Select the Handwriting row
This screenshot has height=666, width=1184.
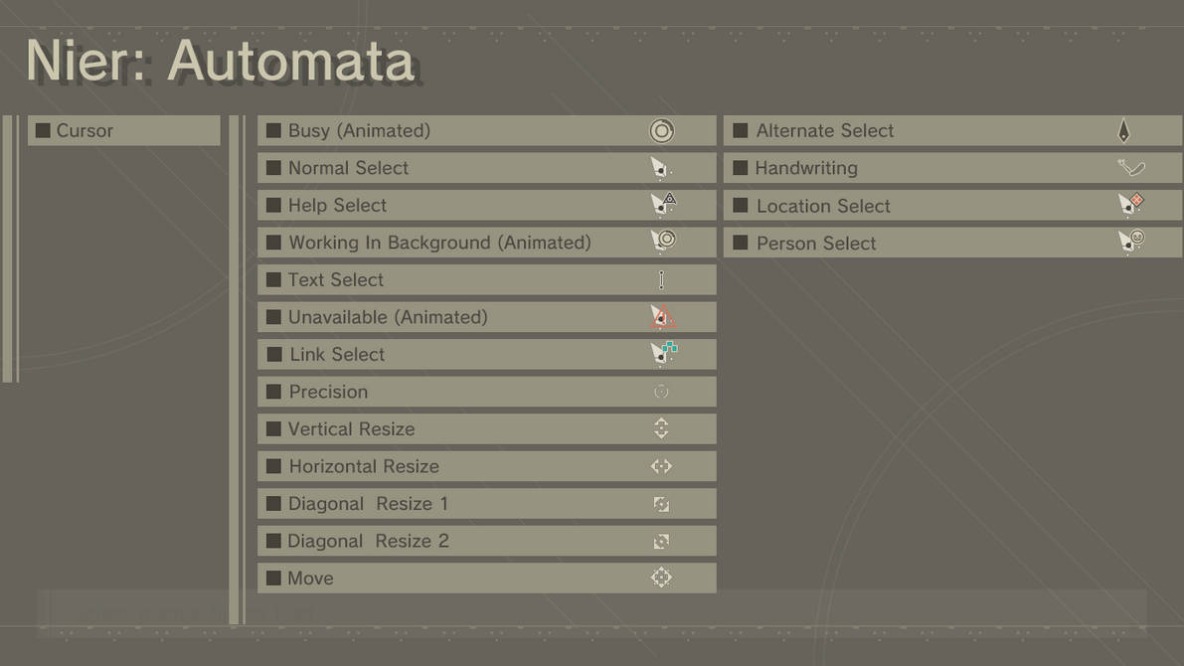(952, 168)
